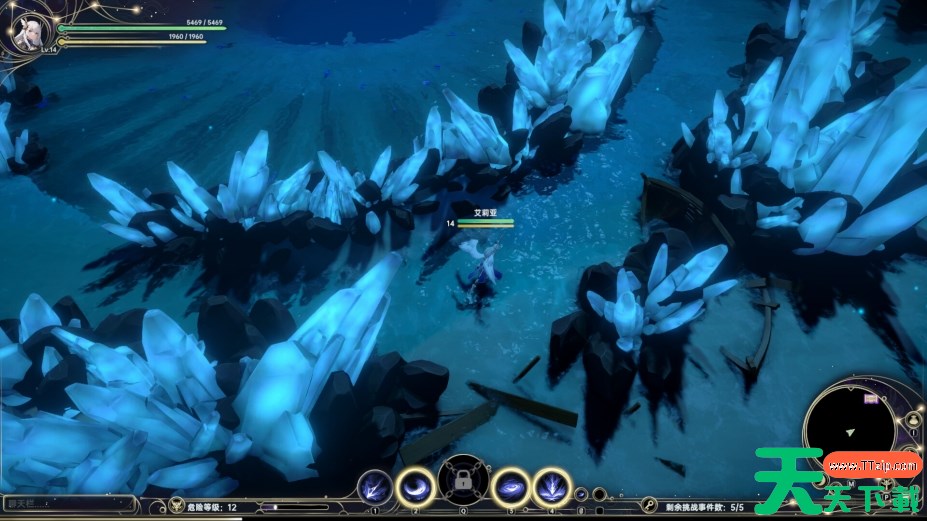
Task: Click the chat bar input field
Action: tap(68, 504)
